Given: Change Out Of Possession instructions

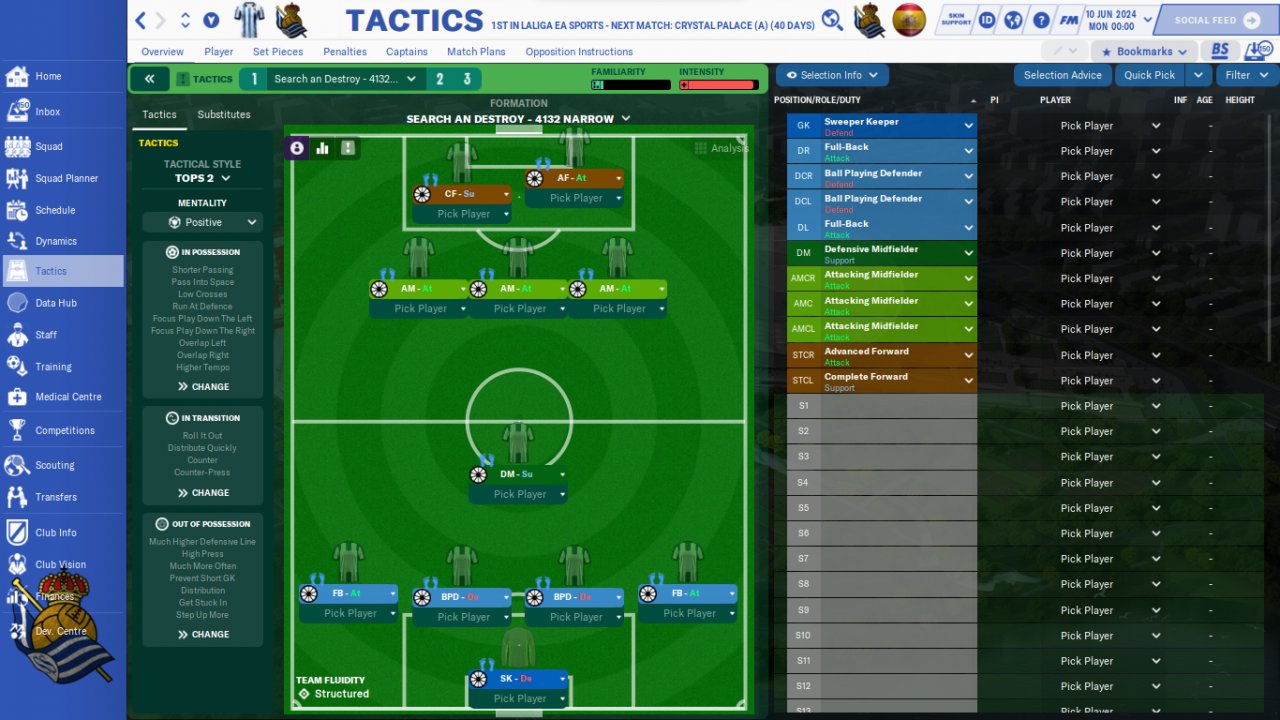Looking at the screenshot, I should point(203,634).
